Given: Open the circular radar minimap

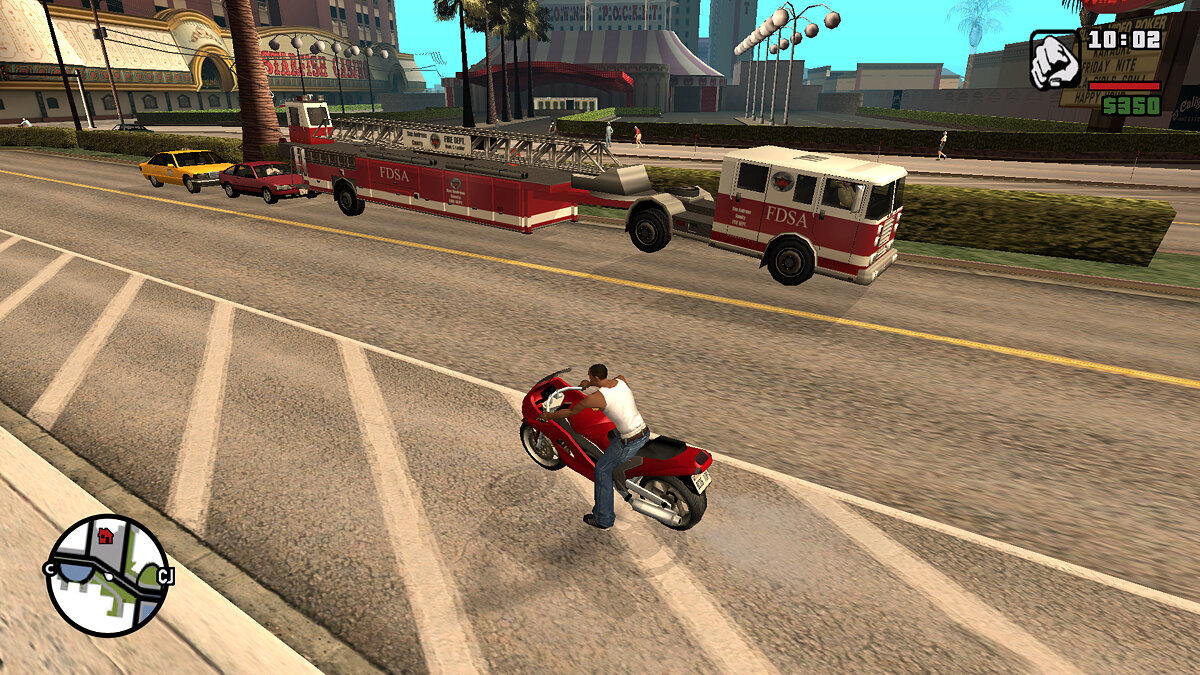Looking at the screenshot, I should coord(106,575).
